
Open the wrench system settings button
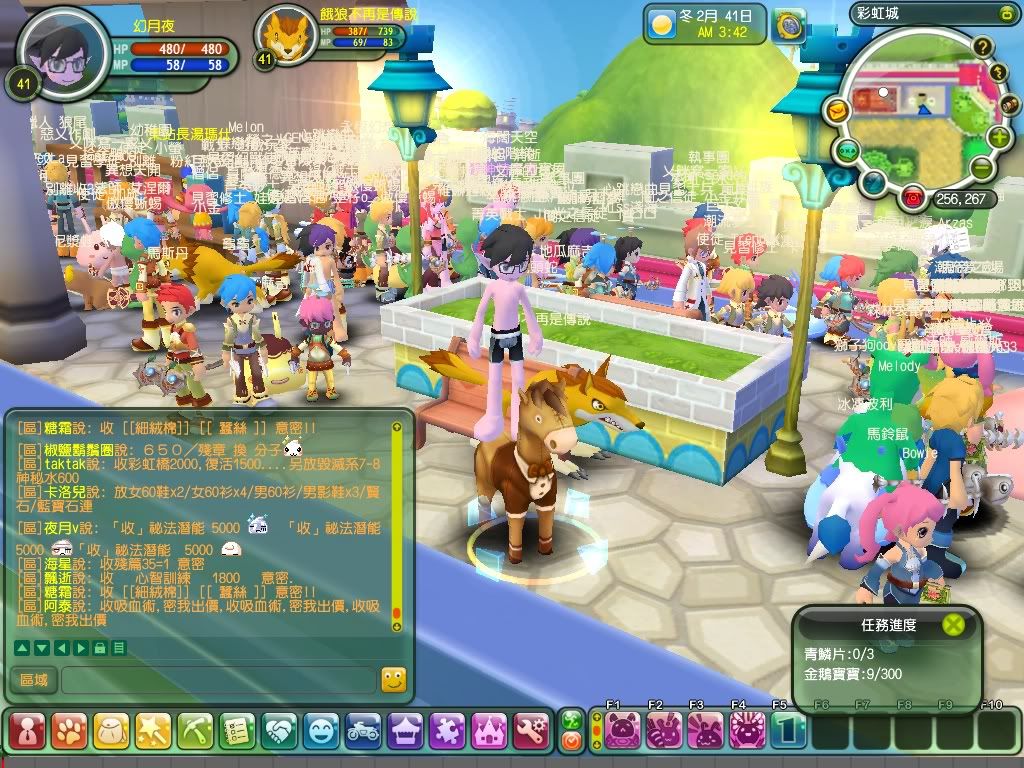[x=530, y=731]
